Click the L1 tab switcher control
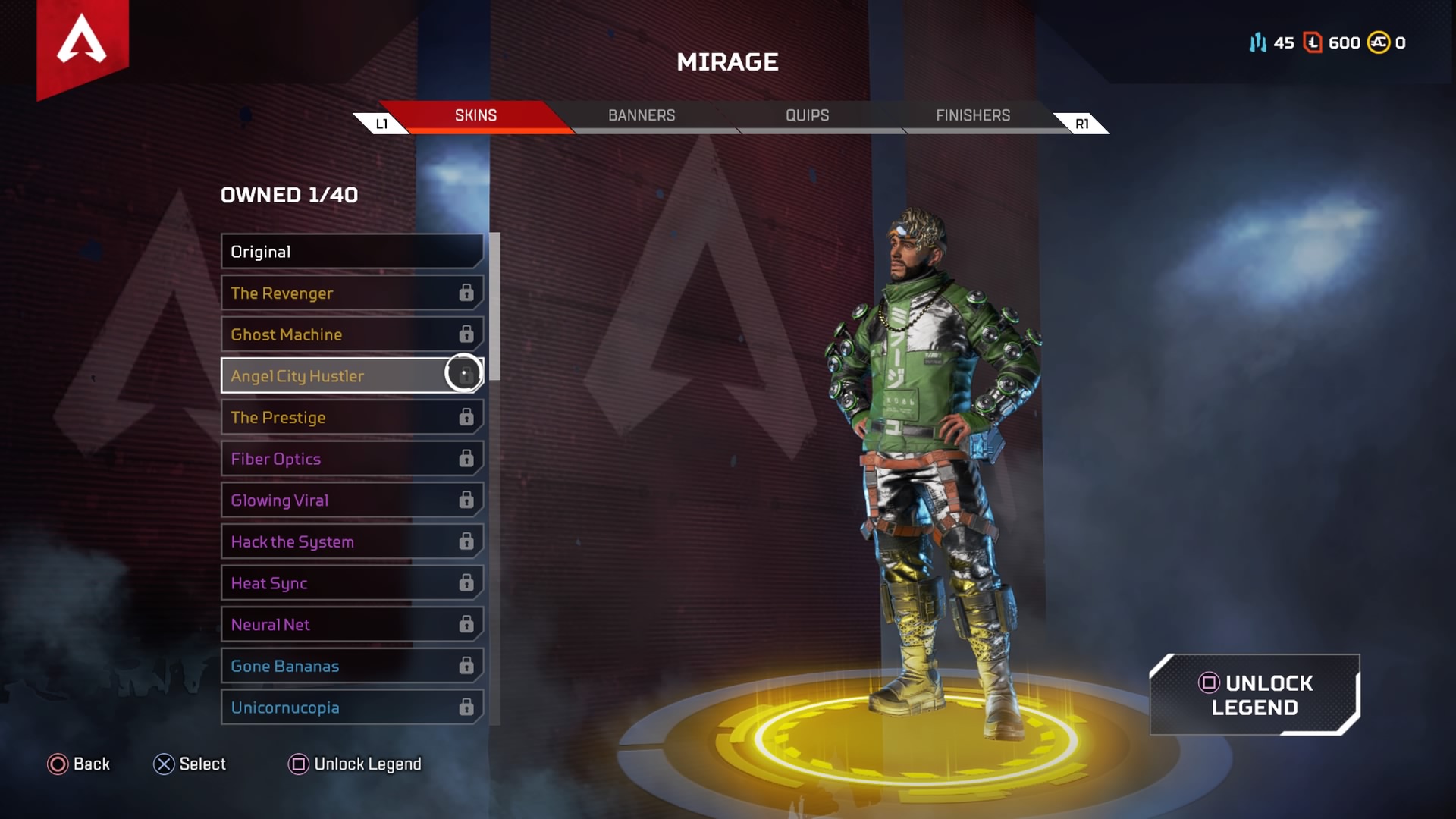1456x819 pixels. click(x=382, y=122)
